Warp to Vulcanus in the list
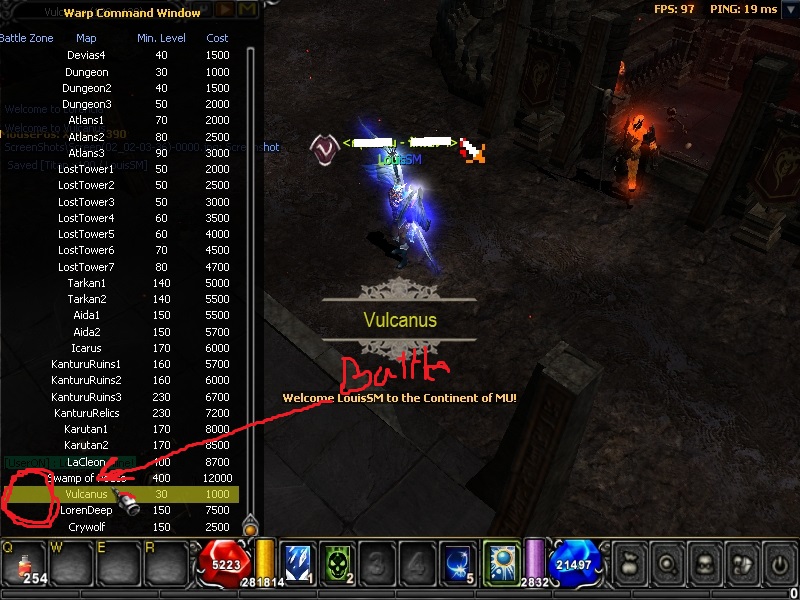The width and height of the screenshot is (800, 600). 86,494
